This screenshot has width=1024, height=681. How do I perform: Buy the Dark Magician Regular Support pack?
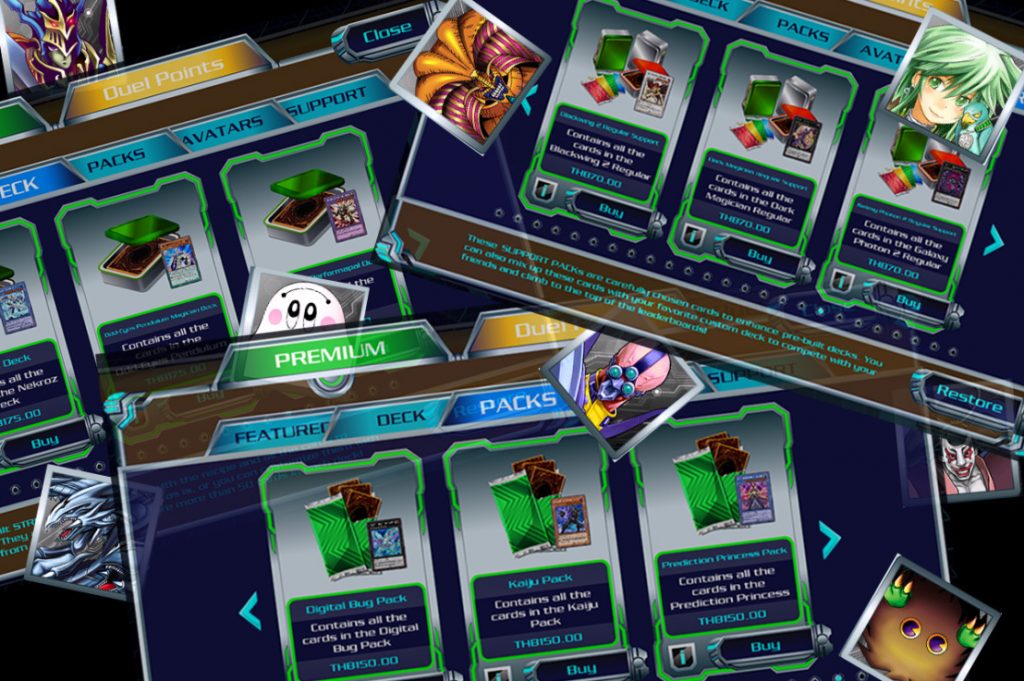758,256
